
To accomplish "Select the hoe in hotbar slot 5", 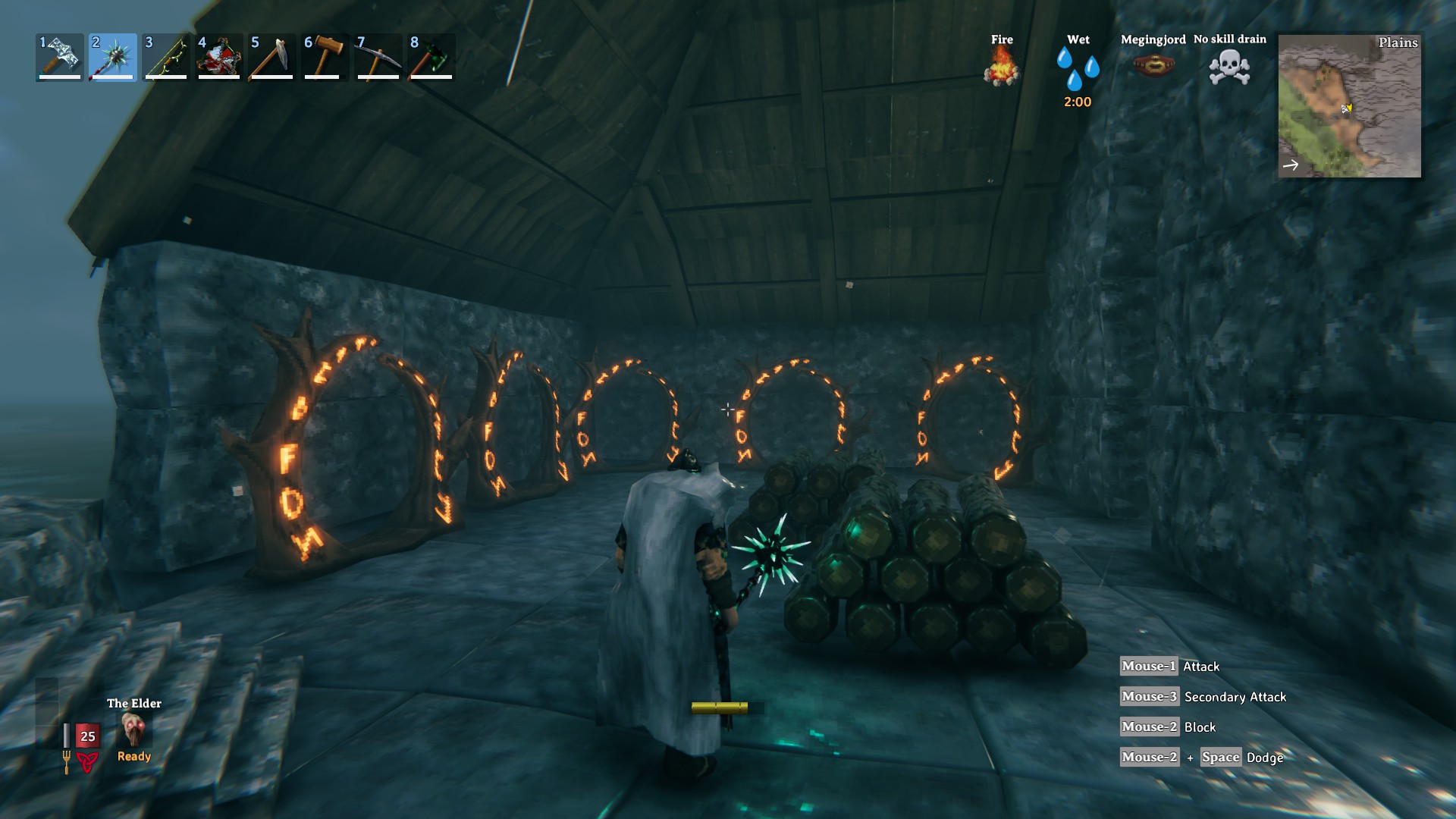I will pos(272,57).
